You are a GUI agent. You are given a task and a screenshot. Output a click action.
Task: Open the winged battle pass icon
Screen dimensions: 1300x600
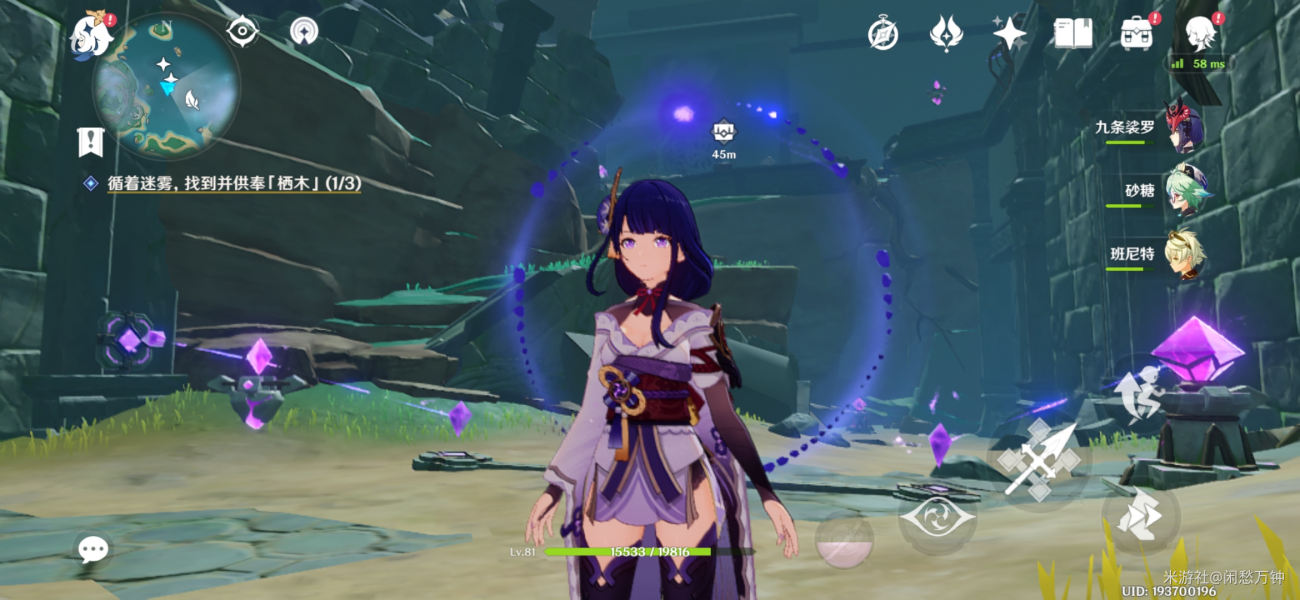(x=945, y=34)
